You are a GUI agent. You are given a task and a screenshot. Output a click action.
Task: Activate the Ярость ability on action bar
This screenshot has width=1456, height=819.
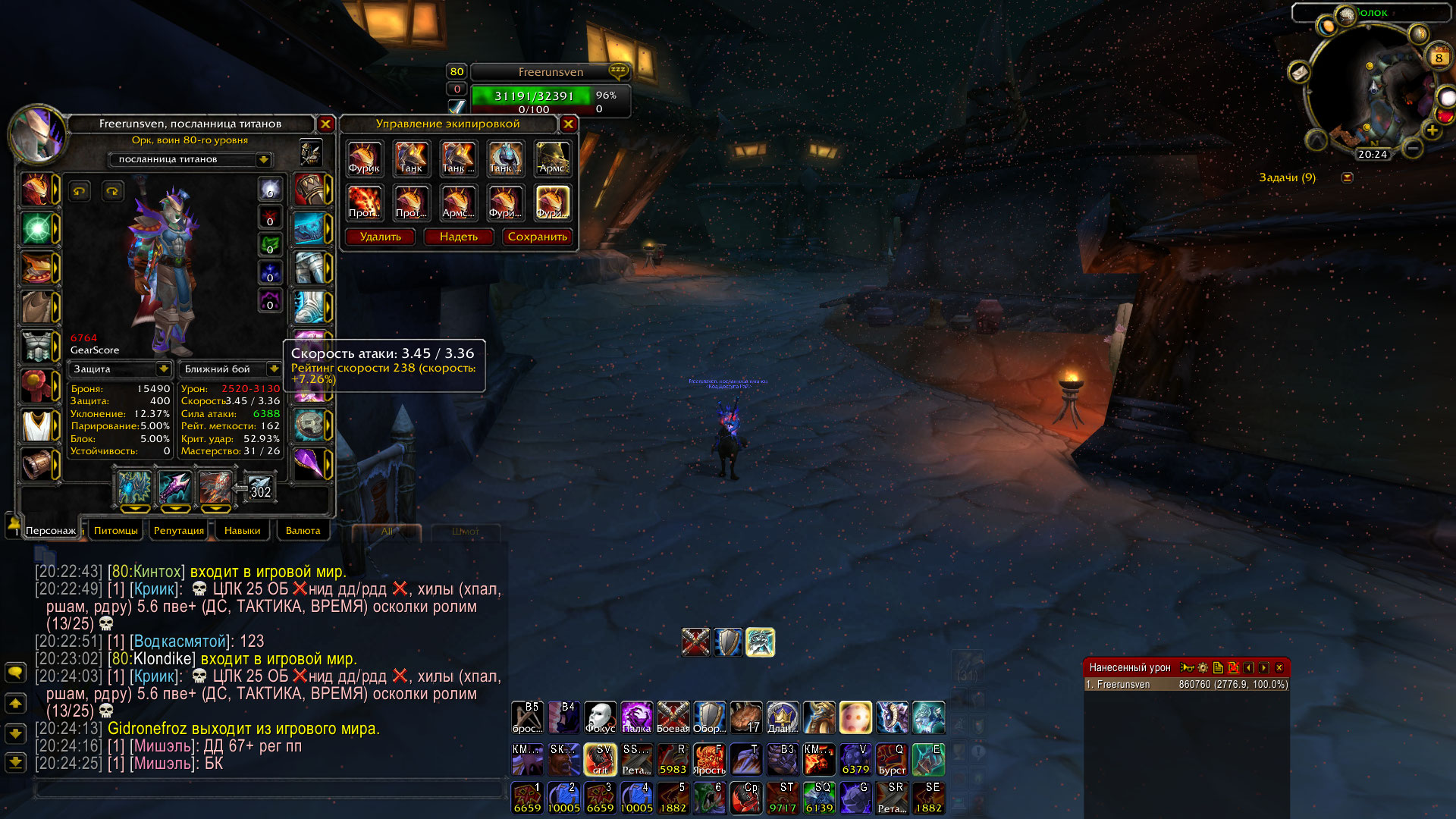(x=709, y=759)
